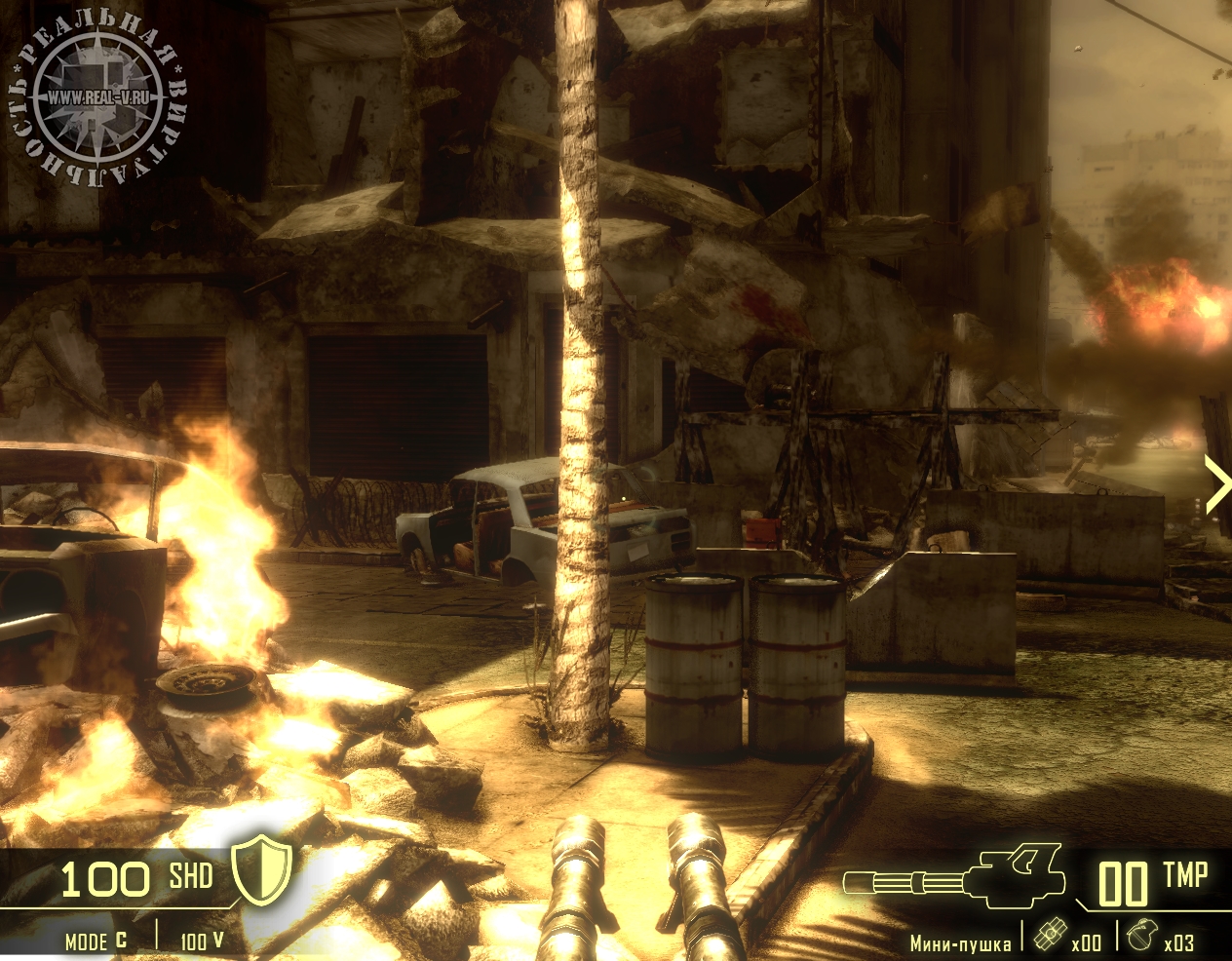This screenshot has width=1232, height=961.
Task: Select the minigun weapon icon
Action: pyautogui.click(x=954, y=876)
